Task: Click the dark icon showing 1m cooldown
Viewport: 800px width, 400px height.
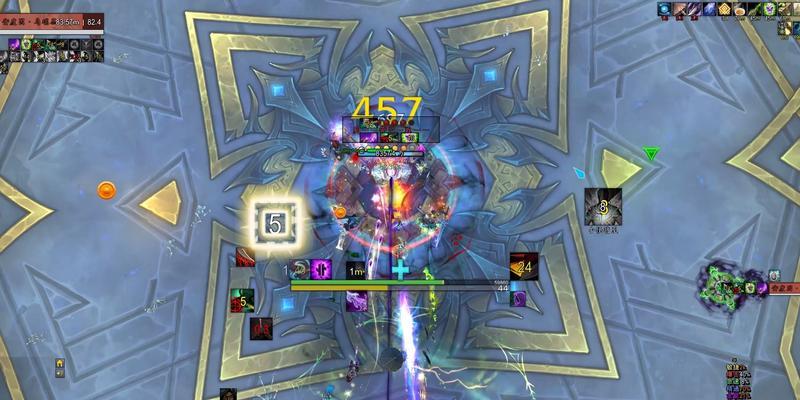Action: point(357,269)
